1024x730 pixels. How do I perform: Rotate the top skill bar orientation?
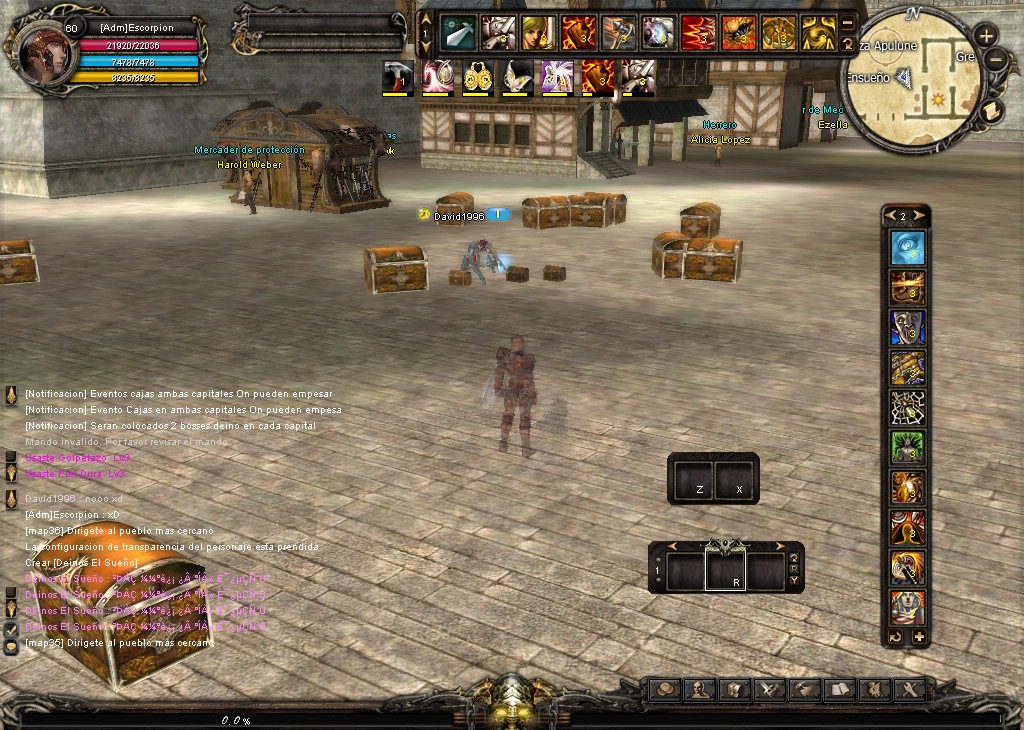(x=848, y=44)
